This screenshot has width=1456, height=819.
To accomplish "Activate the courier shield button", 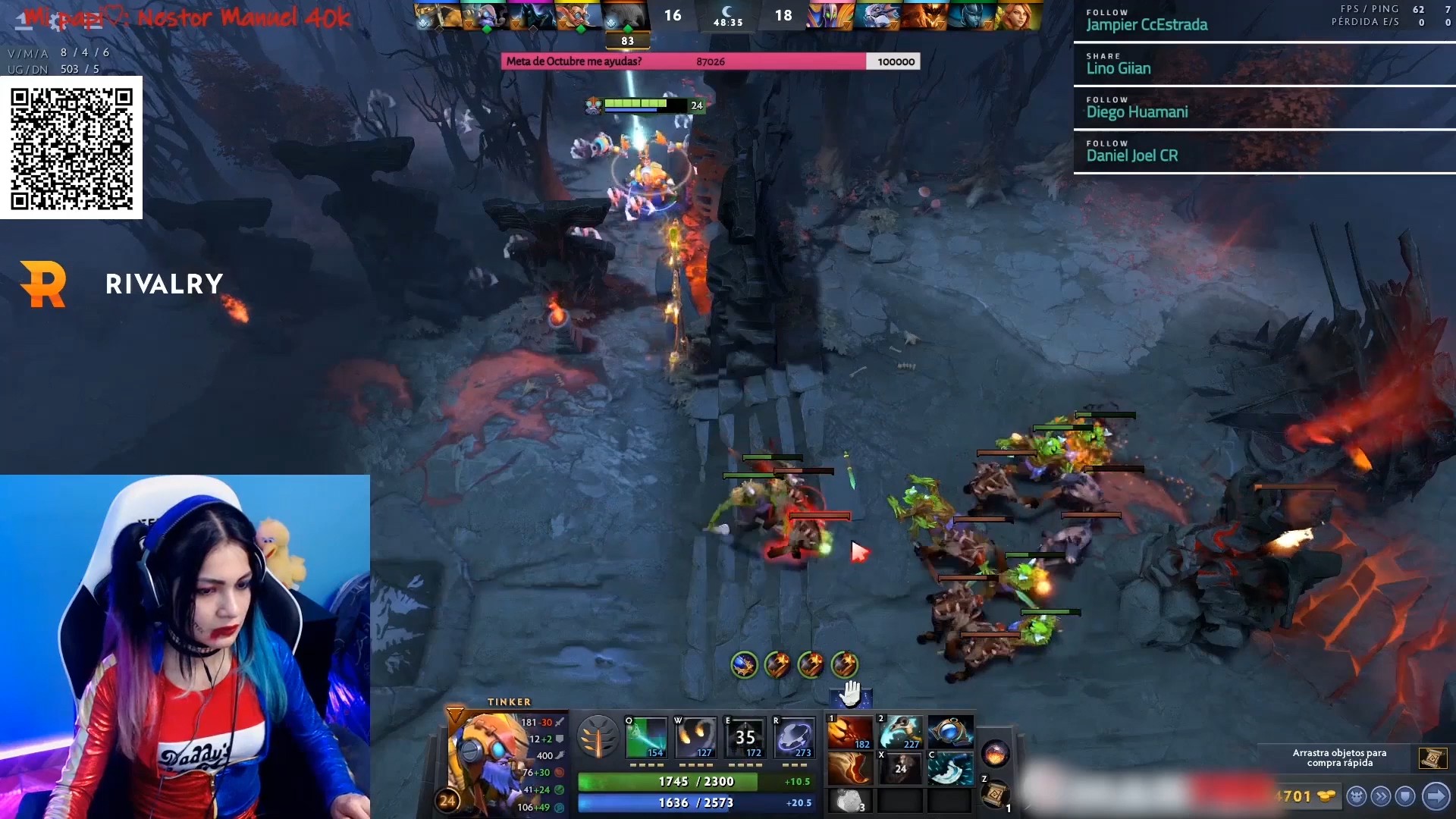I will (1406, 796).
